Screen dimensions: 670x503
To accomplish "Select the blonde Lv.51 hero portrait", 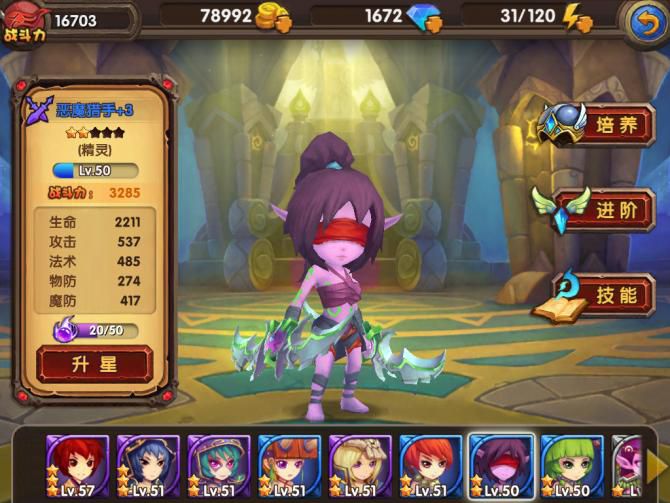I will pyautogui.click(x=359, y=465).
